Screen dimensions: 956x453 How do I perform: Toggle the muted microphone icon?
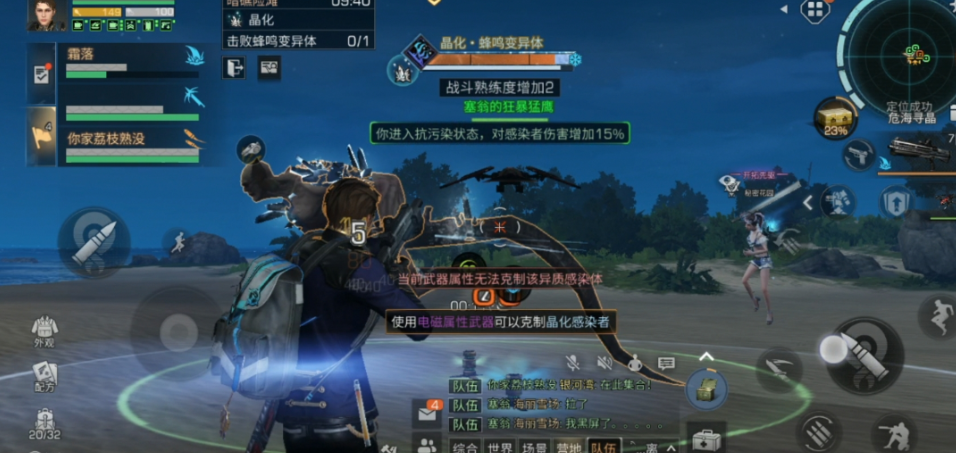[x=573, y=363]
